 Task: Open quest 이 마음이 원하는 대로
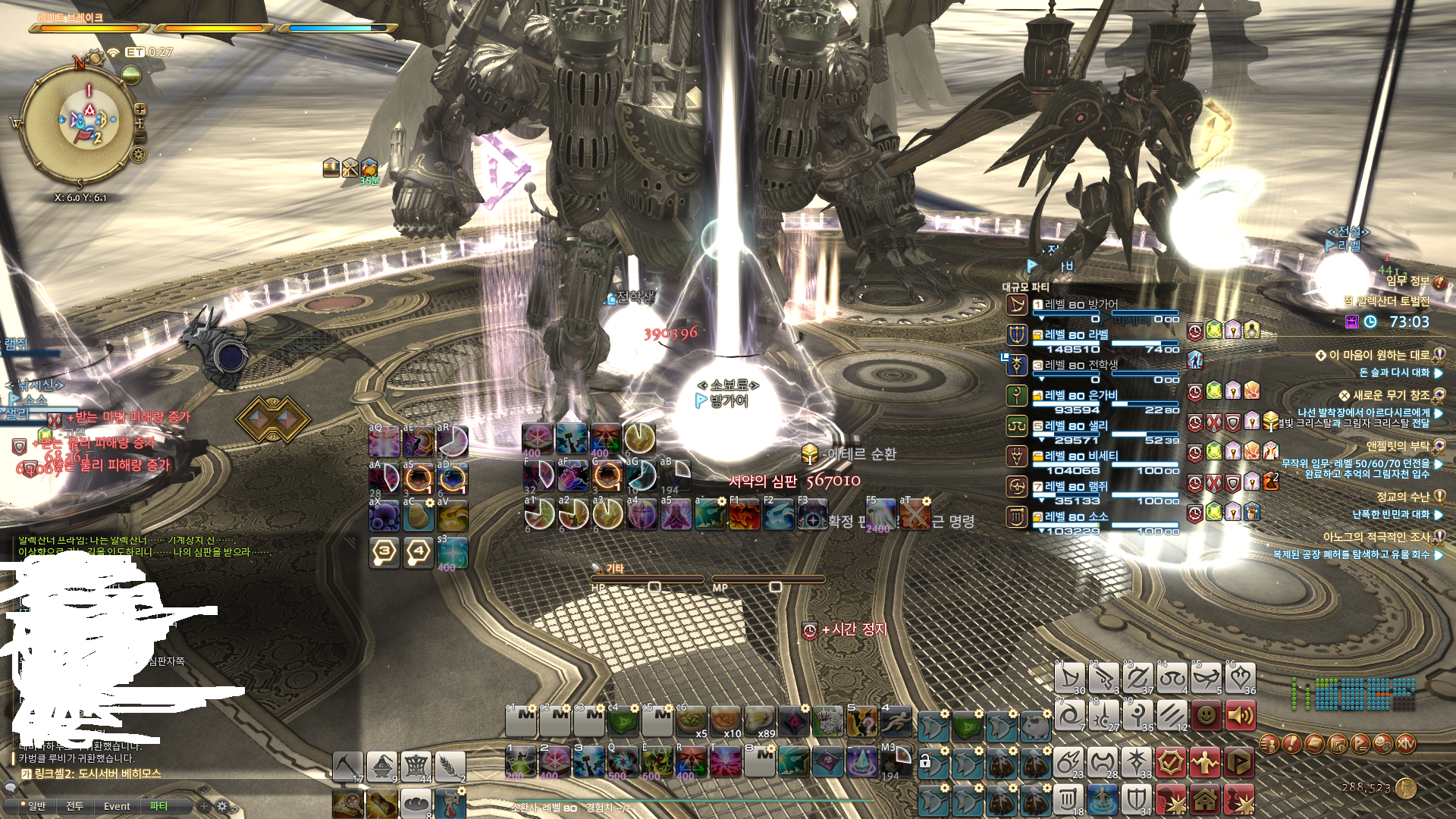(x=1378, y=355)
